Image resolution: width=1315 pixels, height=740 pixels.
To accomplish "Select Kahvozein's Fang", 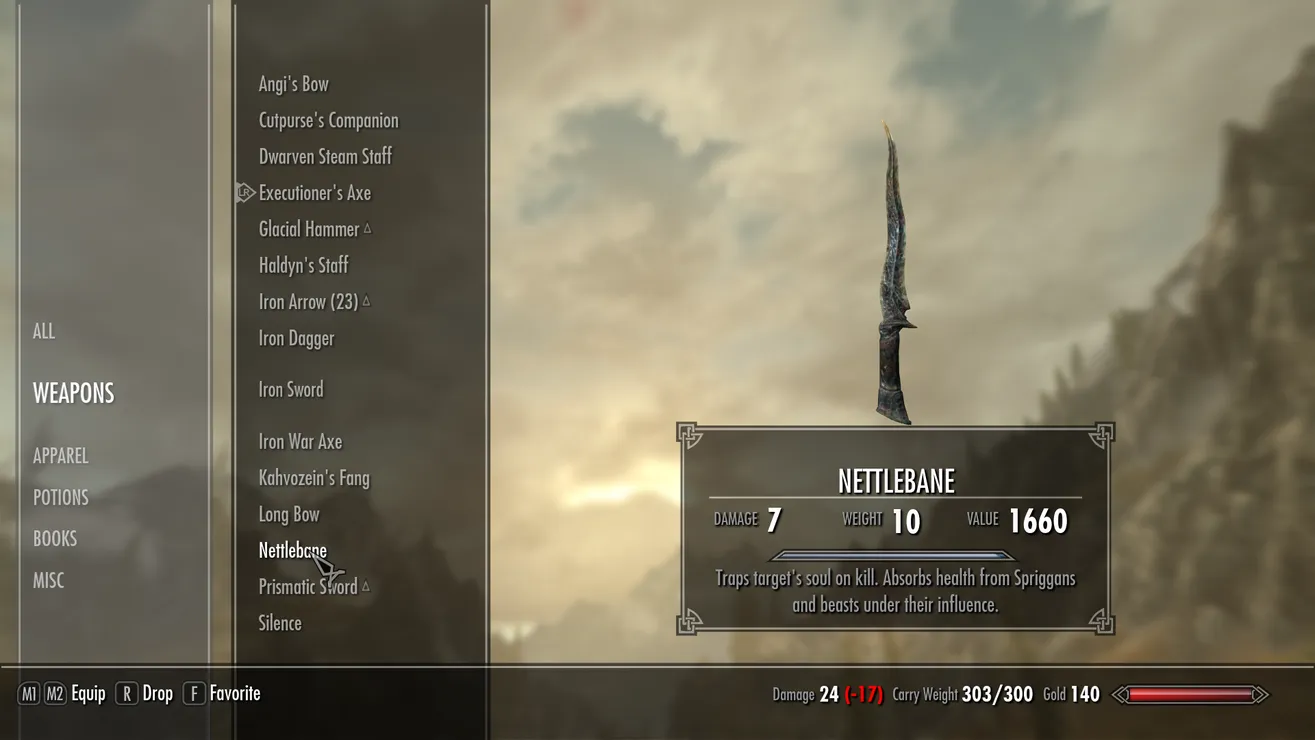I will [314, 478].
